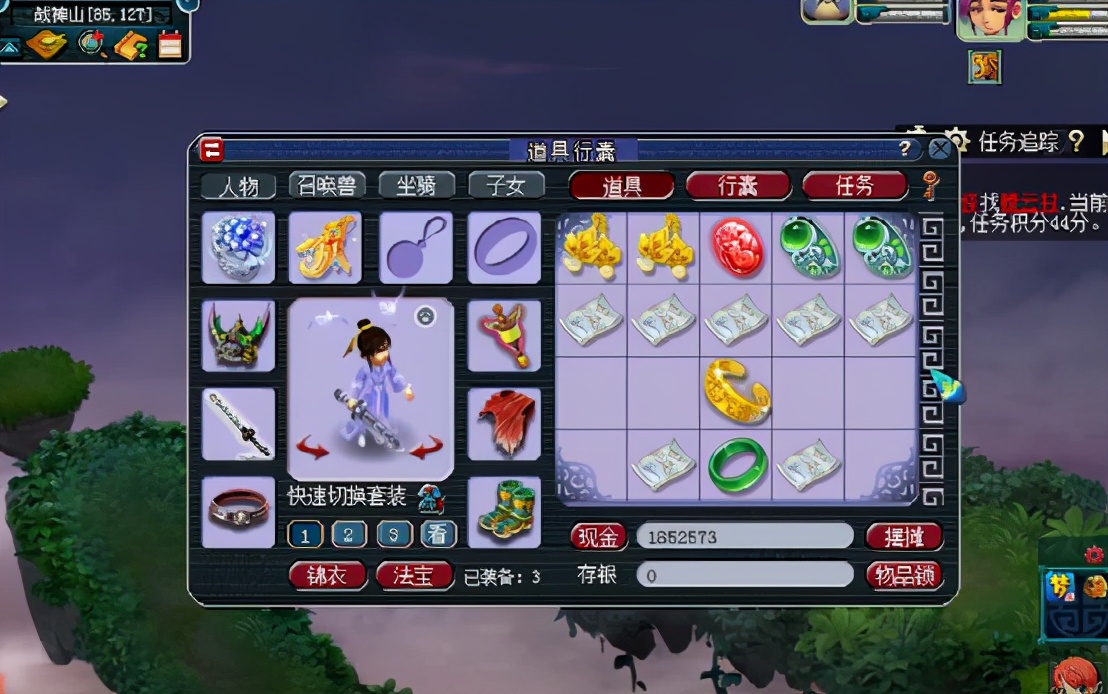Open the 锦衣 costume panel

pos(327,576)
